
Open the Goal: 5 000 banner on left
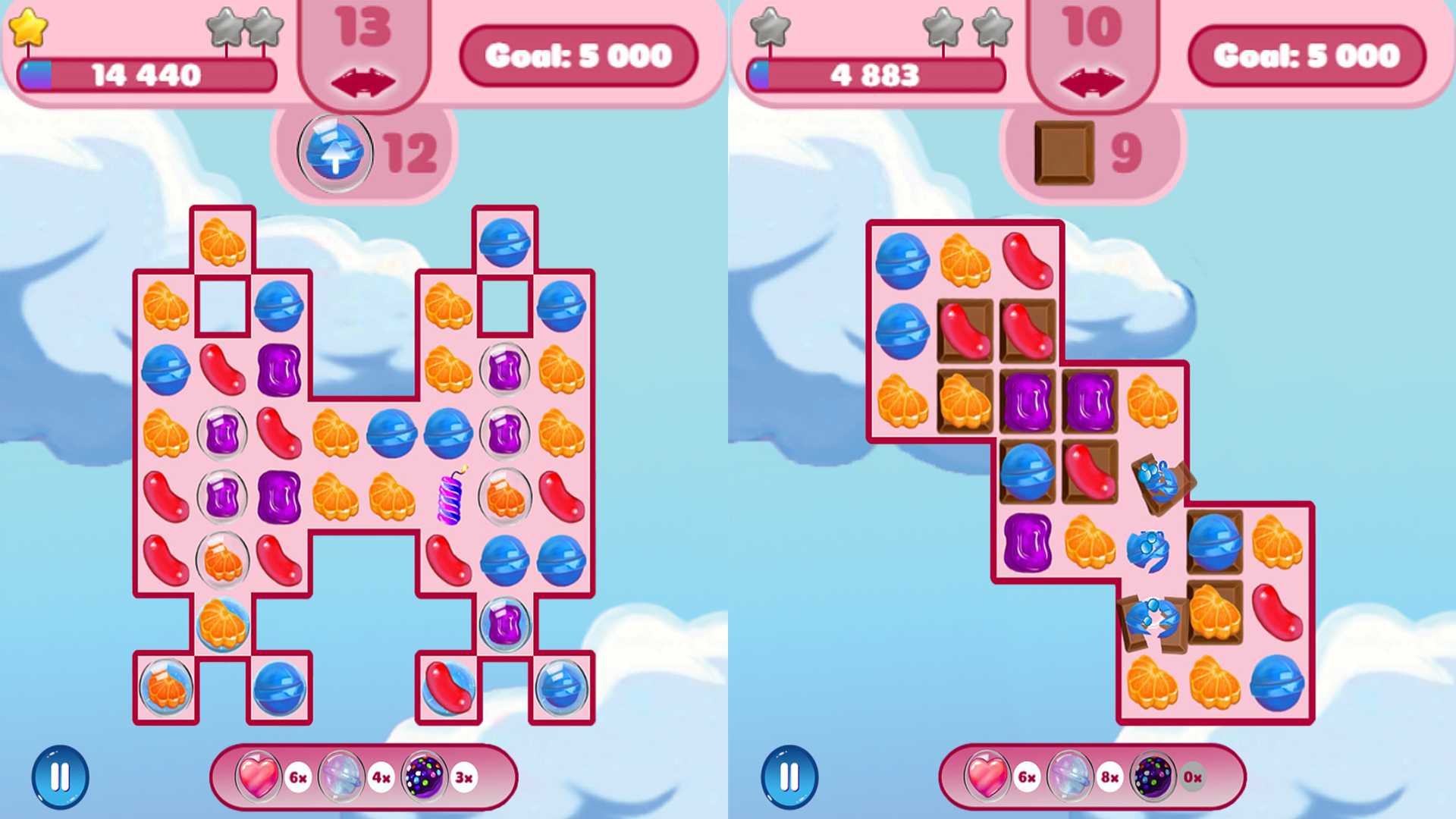[580, 55]
